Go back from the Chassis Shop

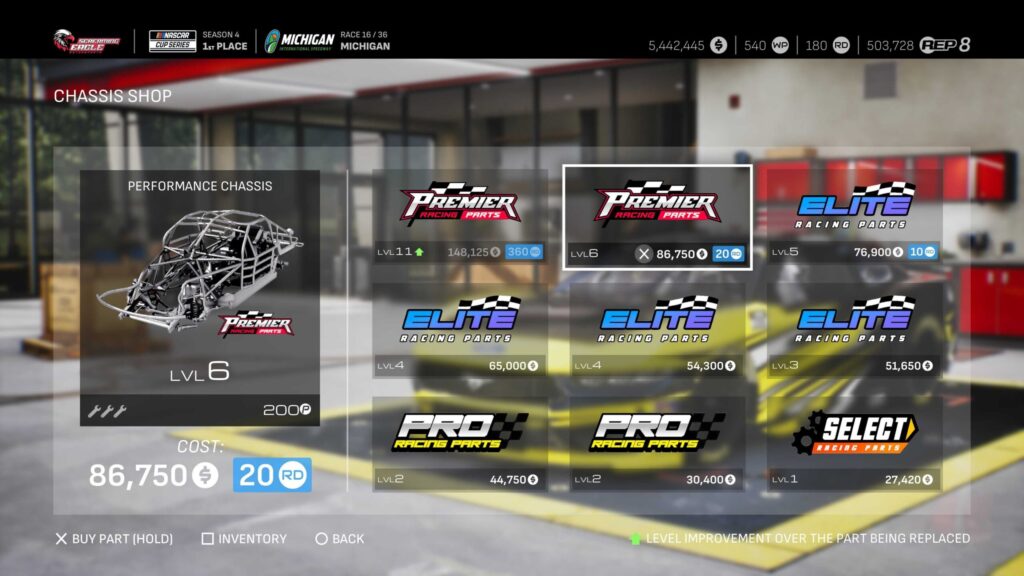pyautogui.click(x=340, y=539)
